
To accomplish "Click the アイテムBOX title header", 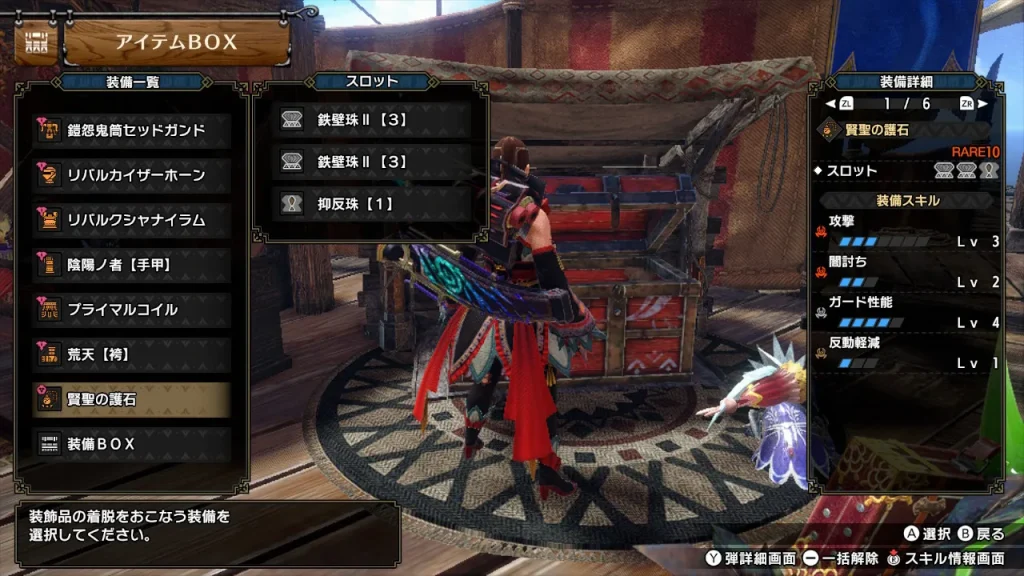I will (177, 42).
